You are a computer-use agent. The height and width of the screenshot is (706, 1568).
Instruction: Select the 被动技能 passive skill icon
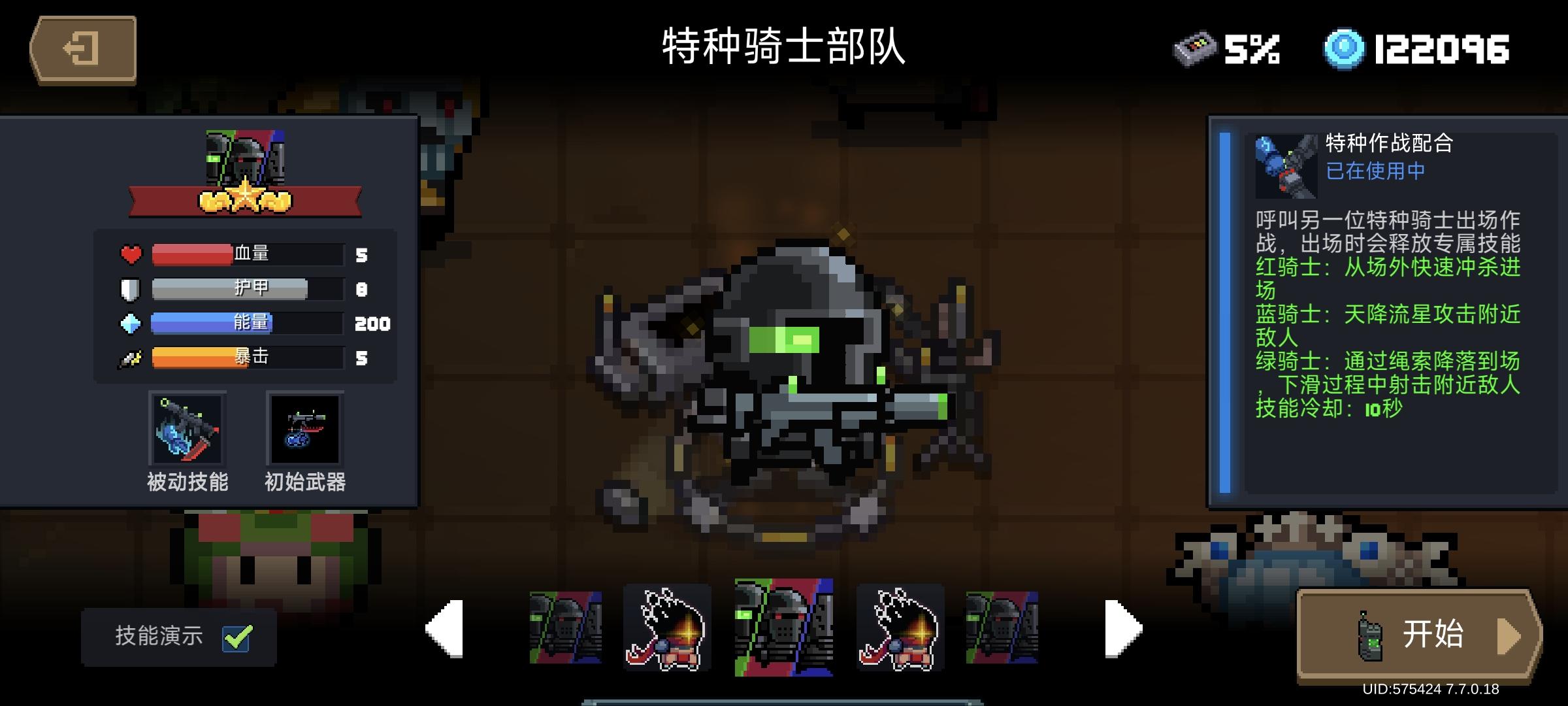tap(188, 429)
